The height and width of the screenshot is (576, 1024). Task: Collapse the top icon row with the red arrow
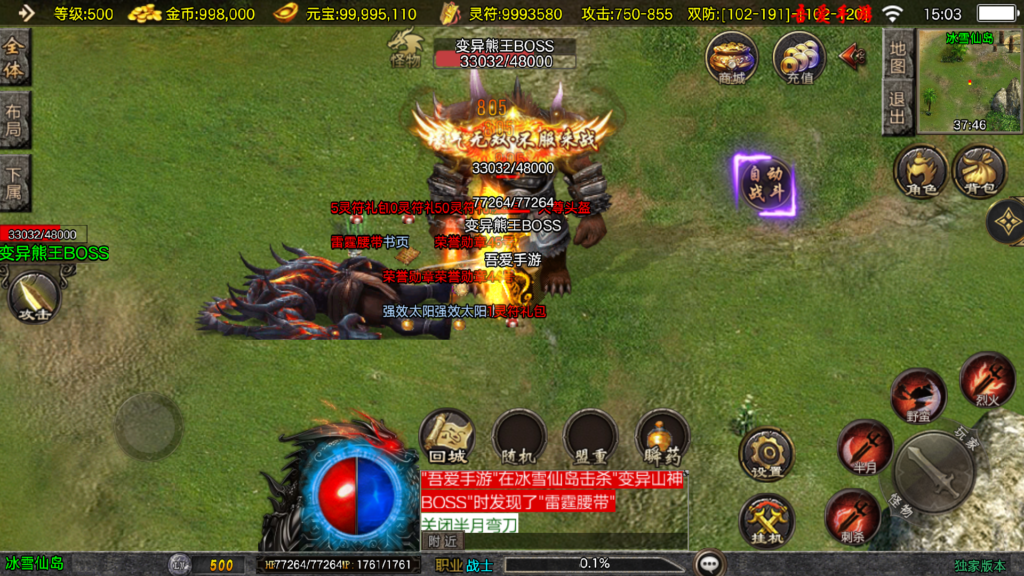click(x=853, y=55)
